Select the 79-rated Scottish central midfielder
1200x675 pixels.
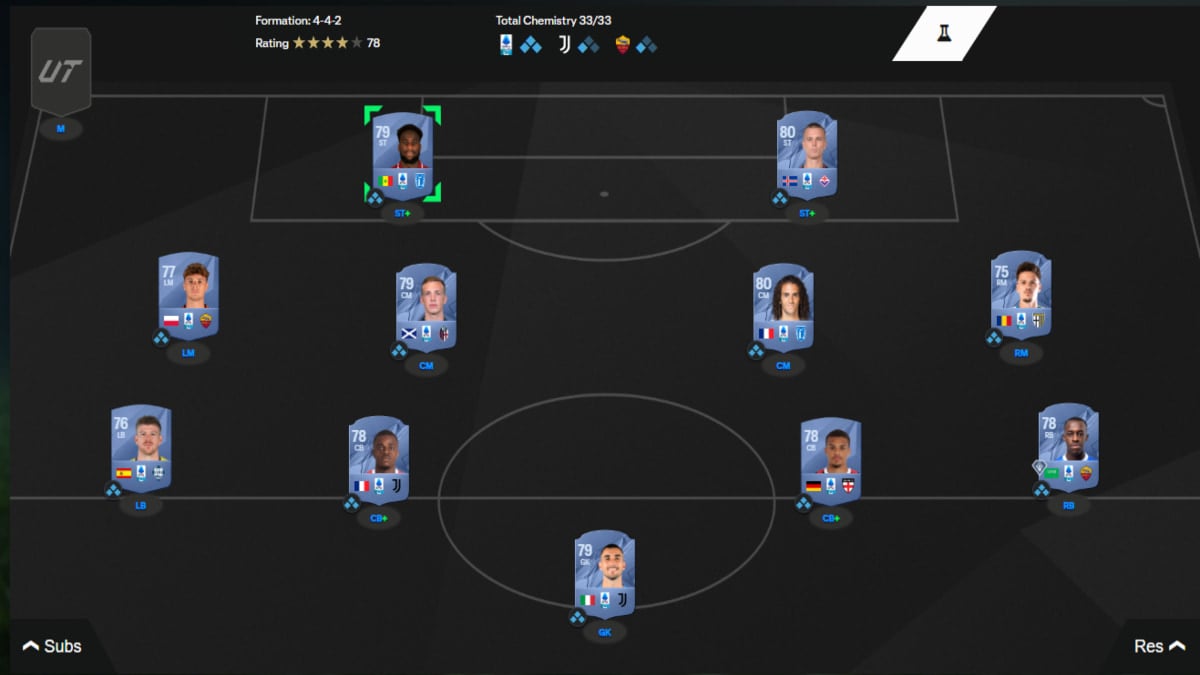click(426, 307)
